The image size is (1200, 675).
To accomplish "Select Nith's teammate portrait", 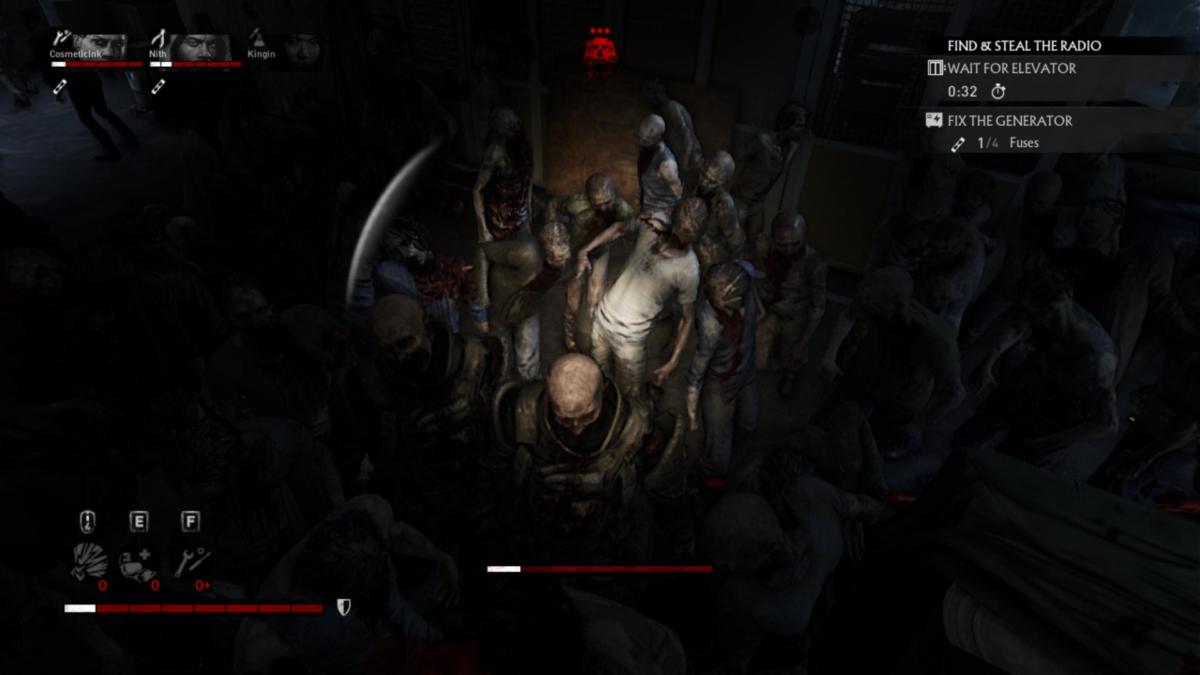I will [x=205, y=47].
